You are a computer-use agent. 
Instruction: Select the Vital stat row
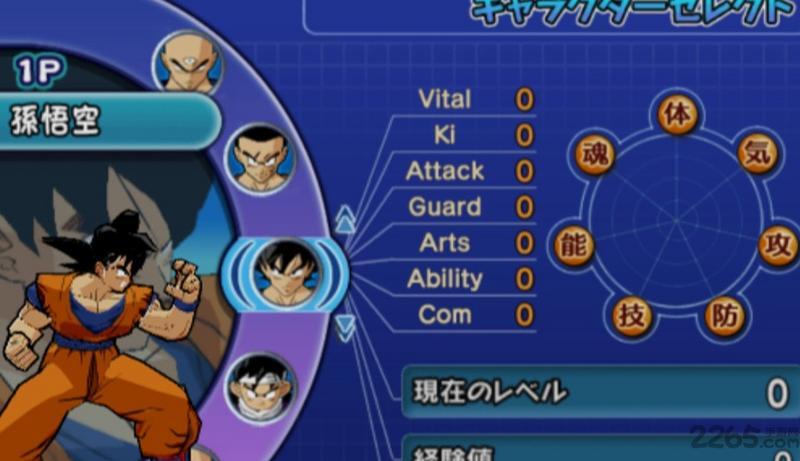472,99
